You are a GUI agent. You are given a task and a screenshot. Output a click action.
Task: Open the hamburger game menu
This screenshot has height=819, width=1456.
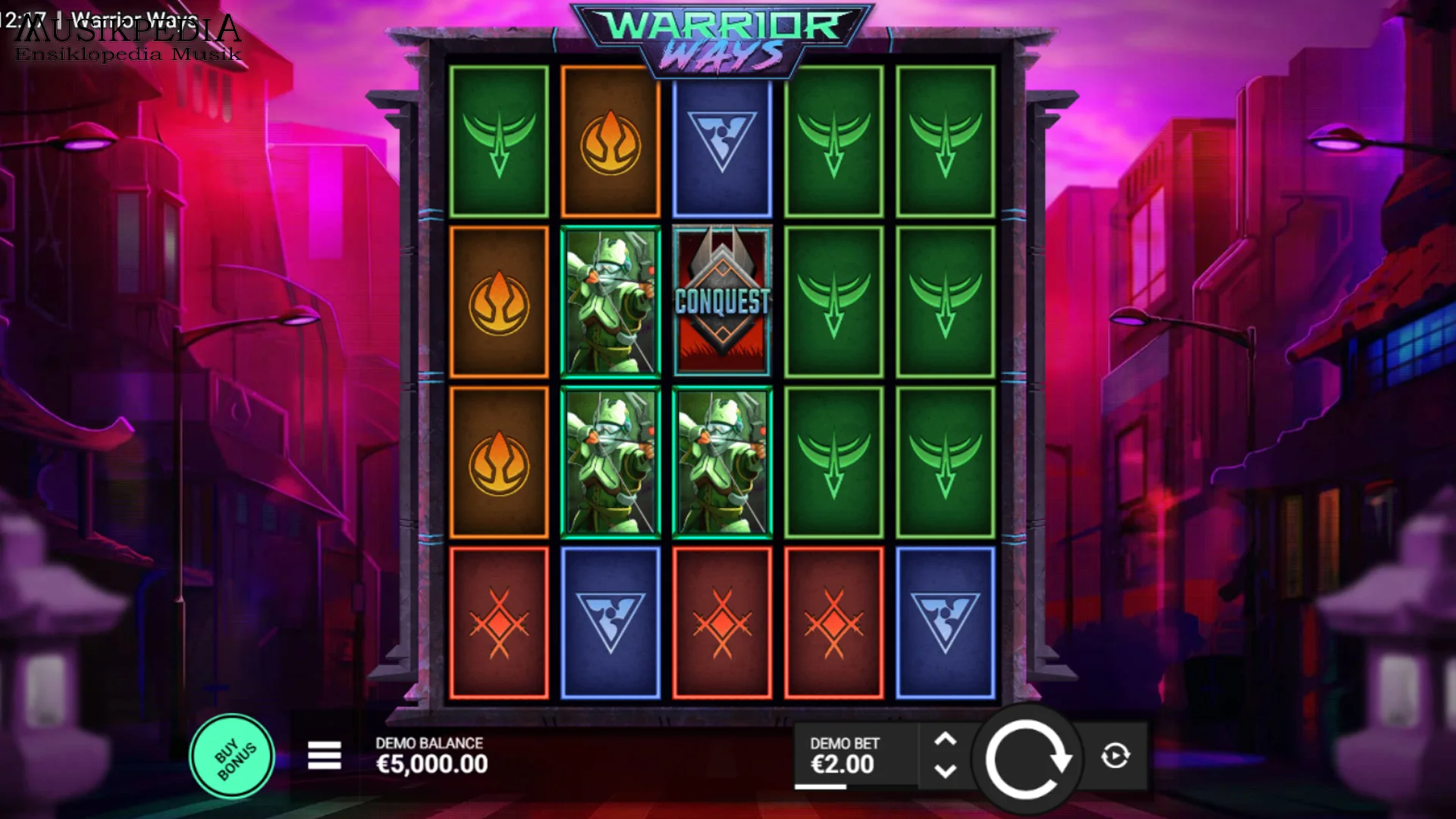[325, 757]
